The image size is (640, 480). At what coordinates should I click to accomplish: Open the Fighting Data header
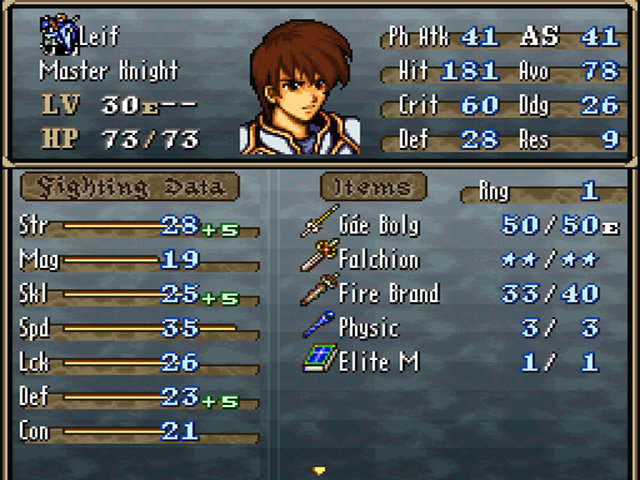(130, 187)
